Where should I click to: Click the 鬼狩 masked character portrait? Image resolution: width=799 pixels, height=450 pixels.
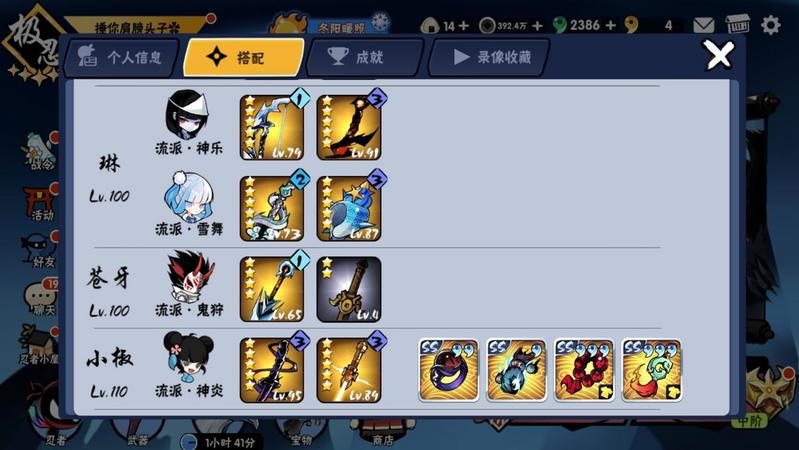(188, 277)
